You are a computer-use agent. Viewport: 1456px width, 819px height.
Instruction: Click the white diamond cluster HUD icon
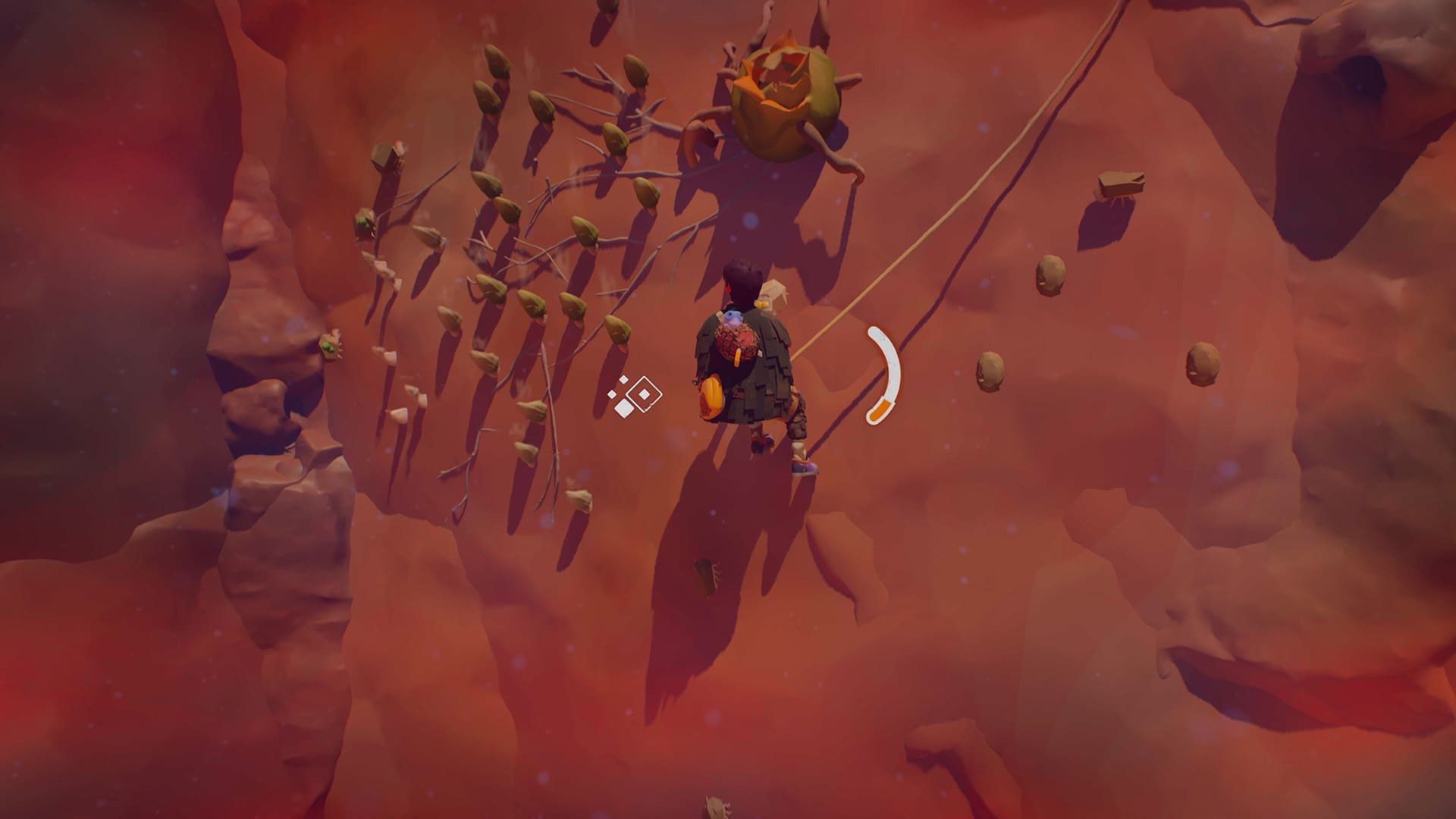(635, 396)
